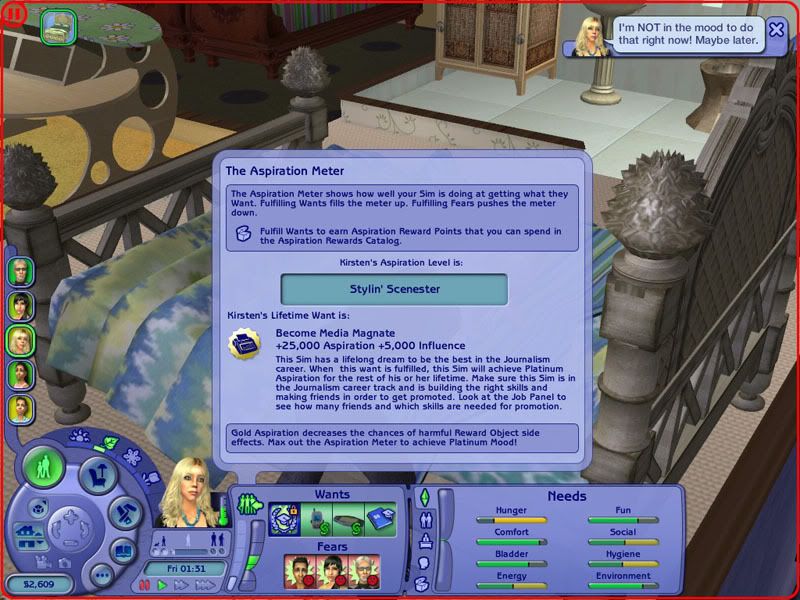
Task: Click the Stylin' Scenester aspiration level box
Action: point(394,289)
